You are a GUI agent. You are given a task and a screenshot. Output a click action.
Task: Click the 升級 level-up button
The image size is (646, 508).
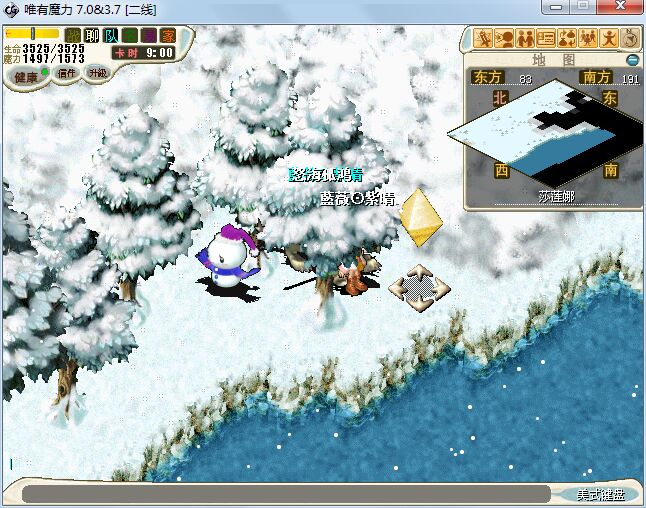coord(97,72)
